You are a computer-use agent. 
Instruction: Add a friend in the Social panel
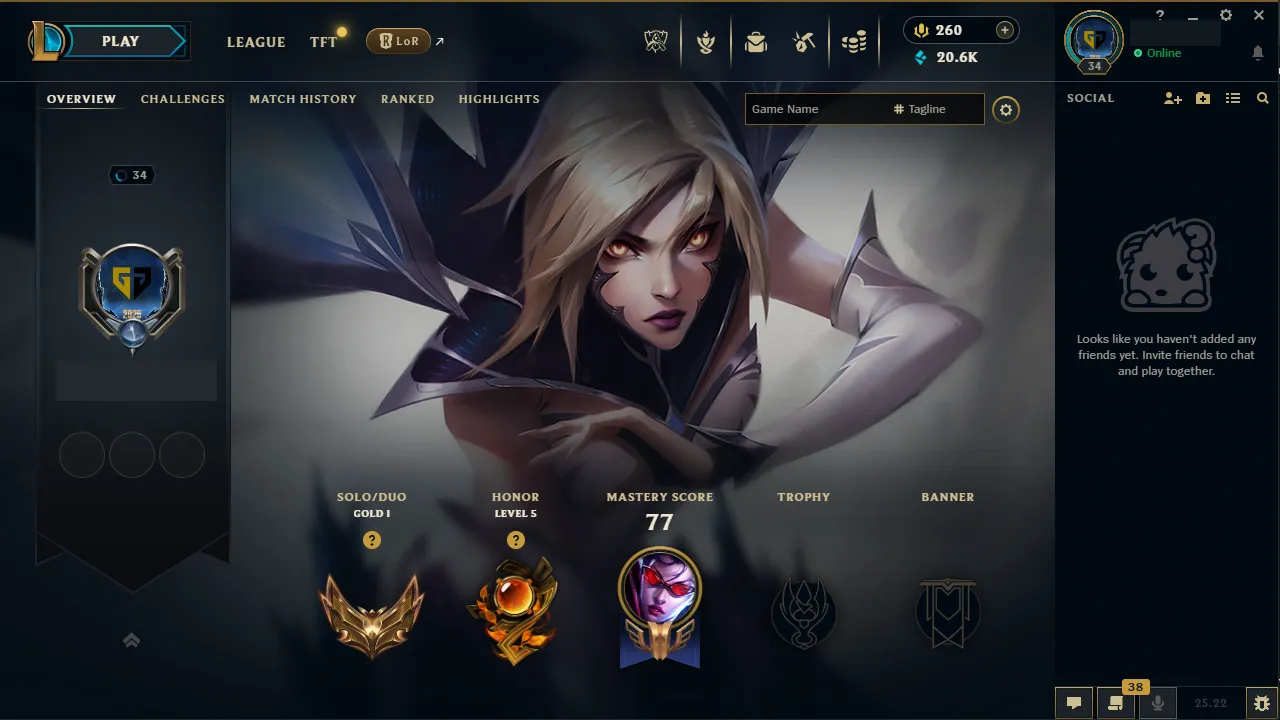(1171, 98)
